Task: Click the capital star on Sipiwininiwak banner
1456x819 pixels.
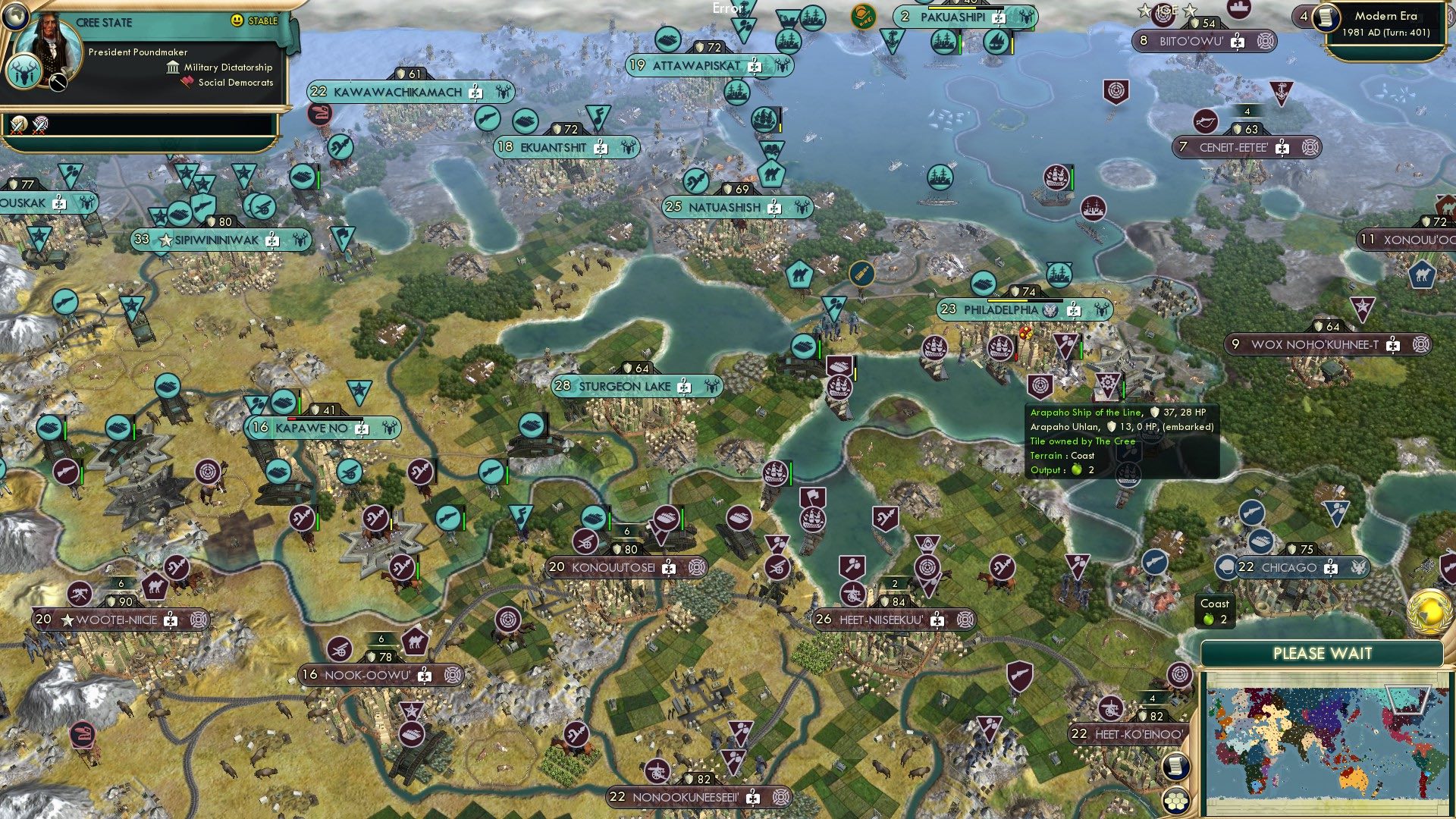Action: (x=165, y=239)
